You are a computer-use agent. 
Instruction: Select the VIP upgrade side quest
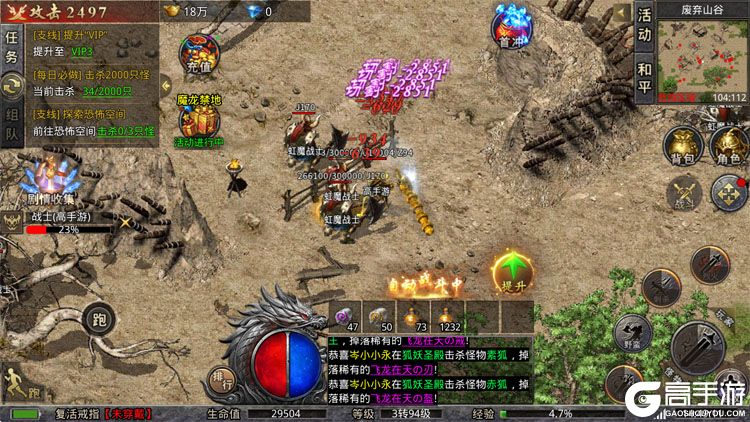point(90,41)
